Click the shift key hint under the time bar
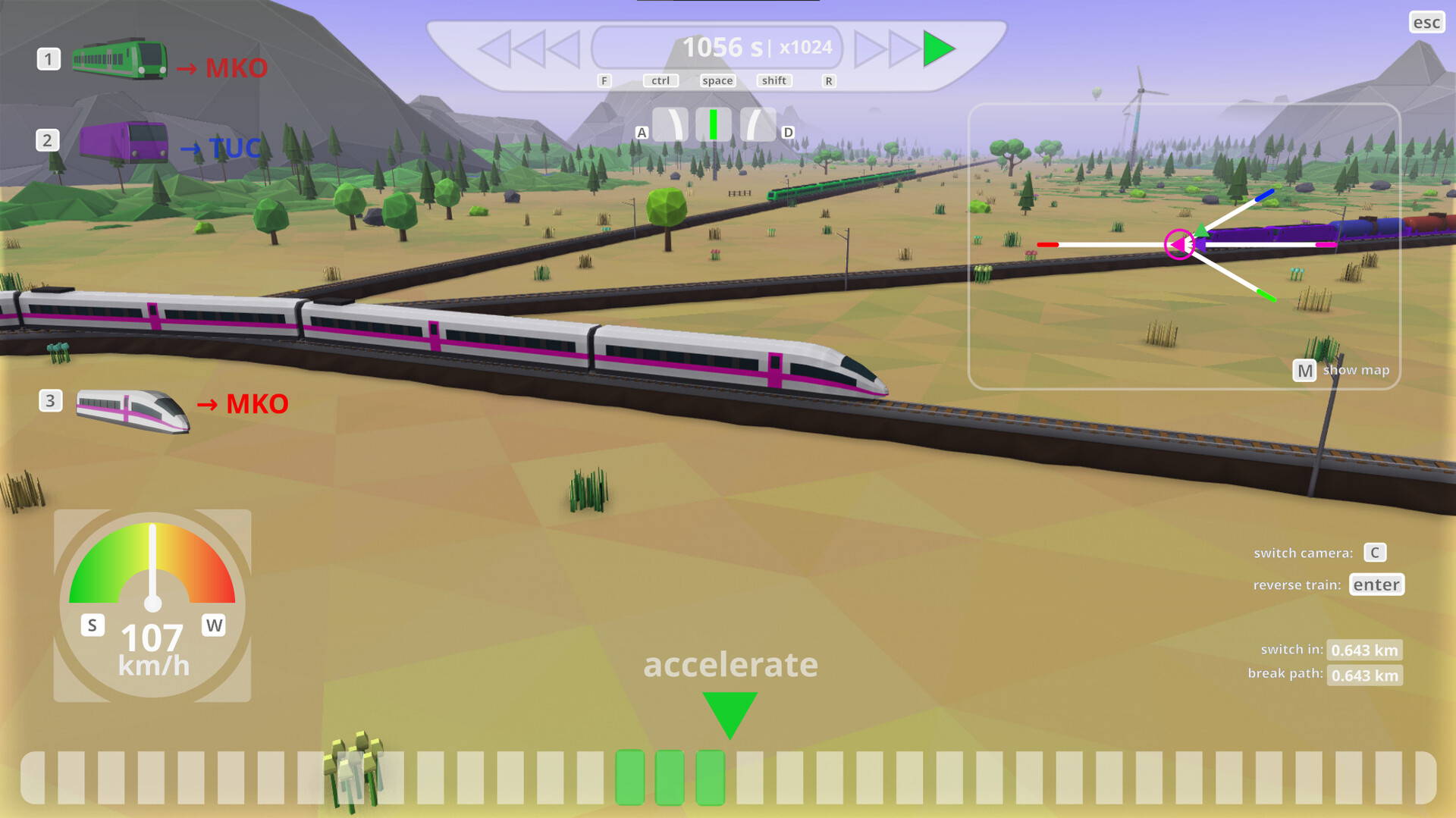This screenshot has height=818, width=1456. (x=773, y=80)
